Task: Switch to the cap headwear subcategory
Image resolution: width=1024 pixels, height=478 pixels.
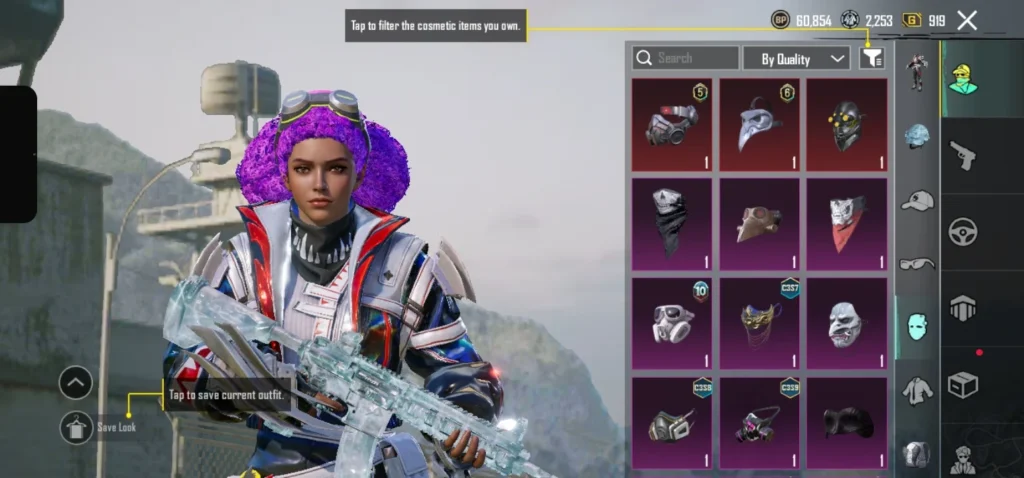Action: tap(917, 200)
